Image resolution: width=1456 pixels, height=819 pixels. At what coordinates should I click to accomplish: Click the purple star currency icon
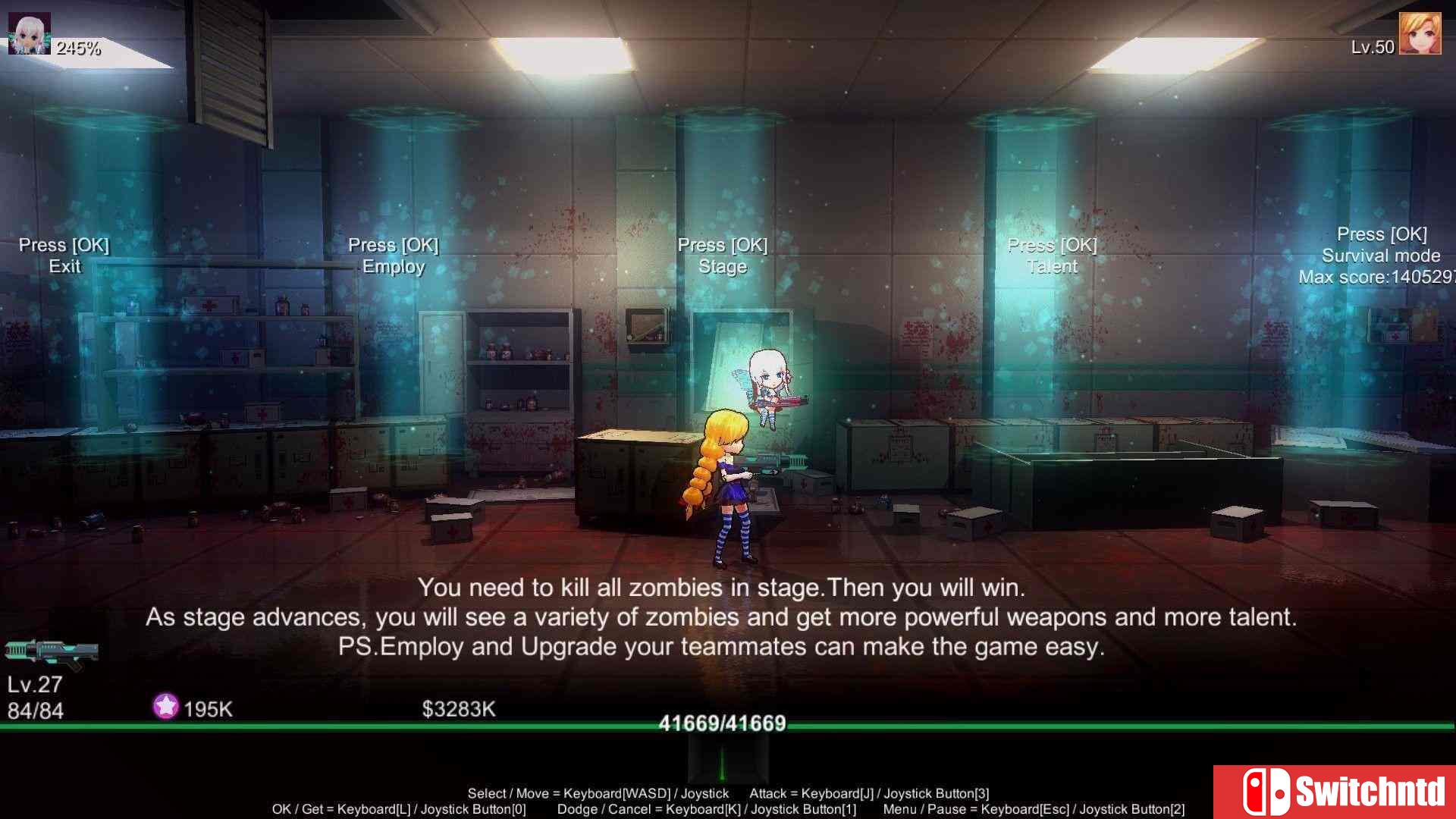pyautogui.click(x=165, y=707)
